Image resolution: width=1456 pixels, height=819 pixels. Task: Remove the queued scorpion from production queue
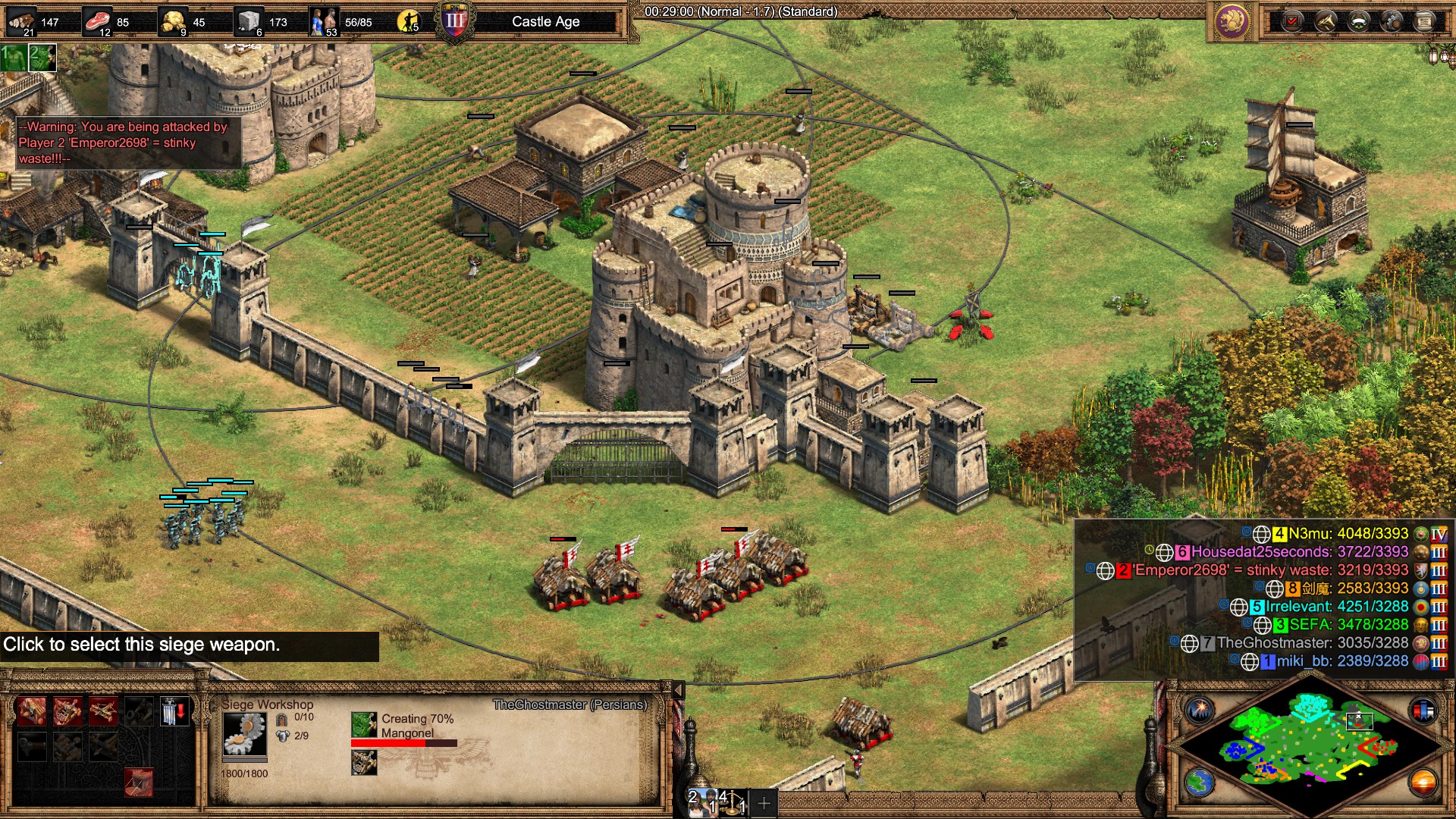coord(364,763)
